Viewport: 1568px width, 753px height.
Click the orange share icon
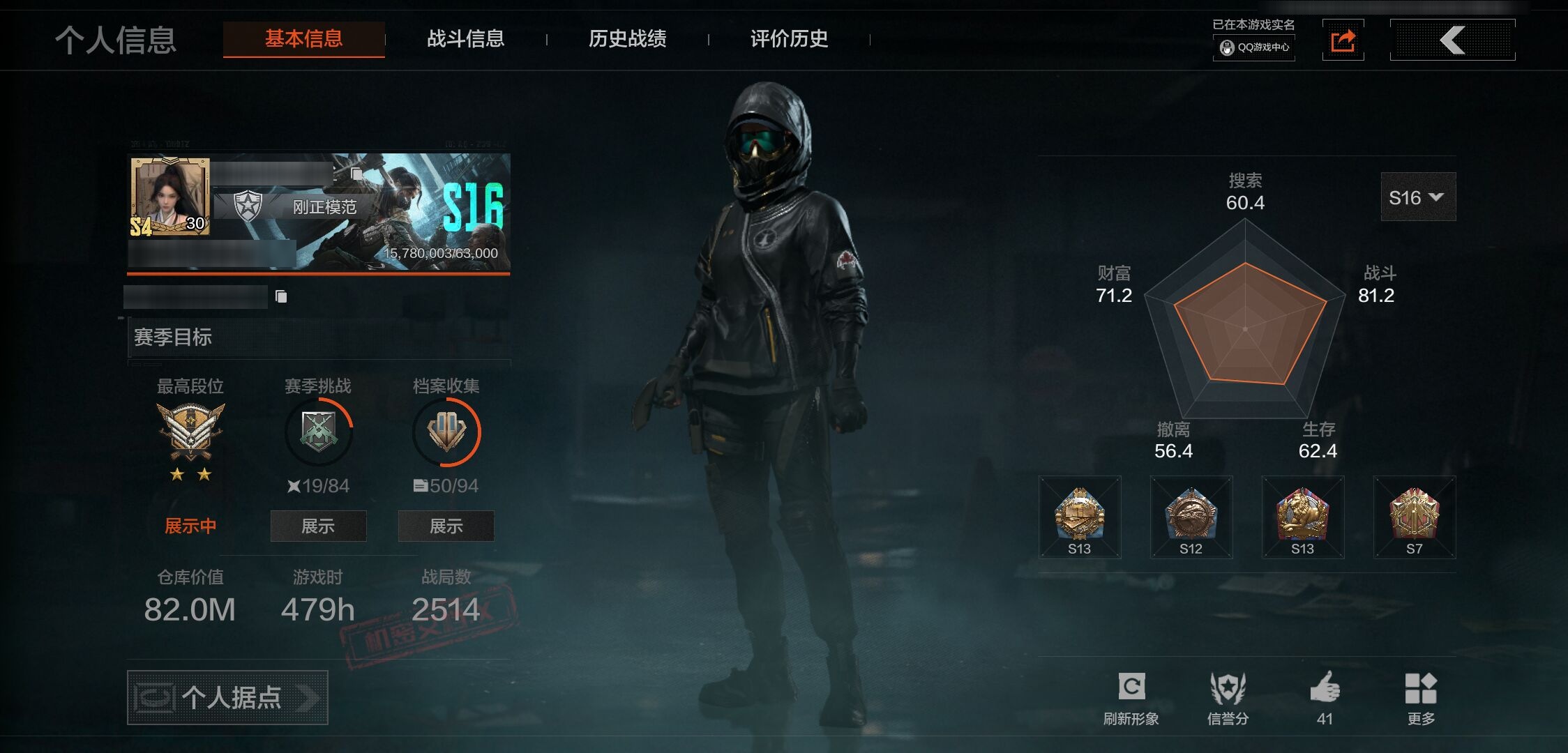click(1343, 40)
